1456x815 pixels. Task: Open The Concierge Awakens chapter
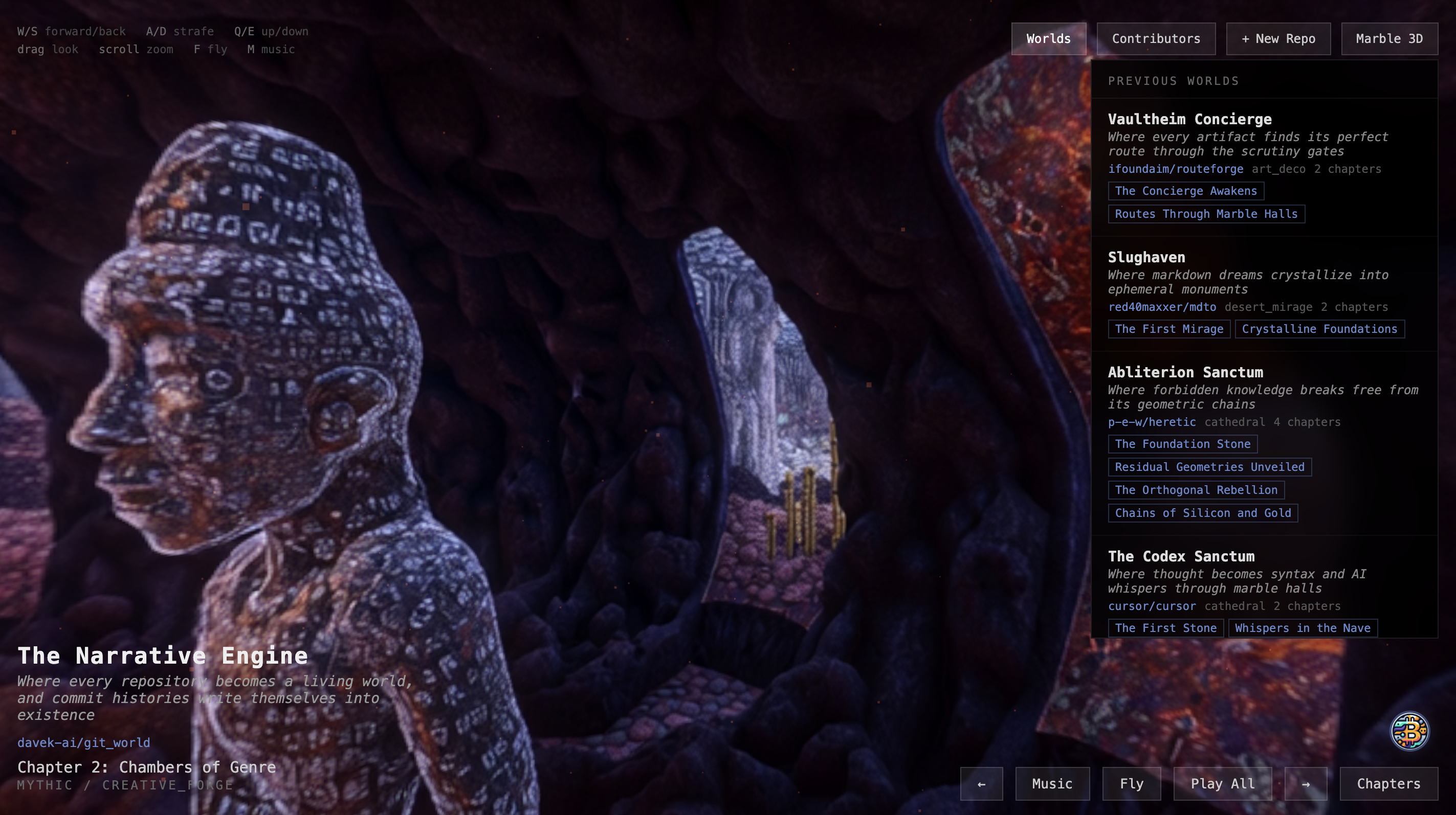point(1185,191)
